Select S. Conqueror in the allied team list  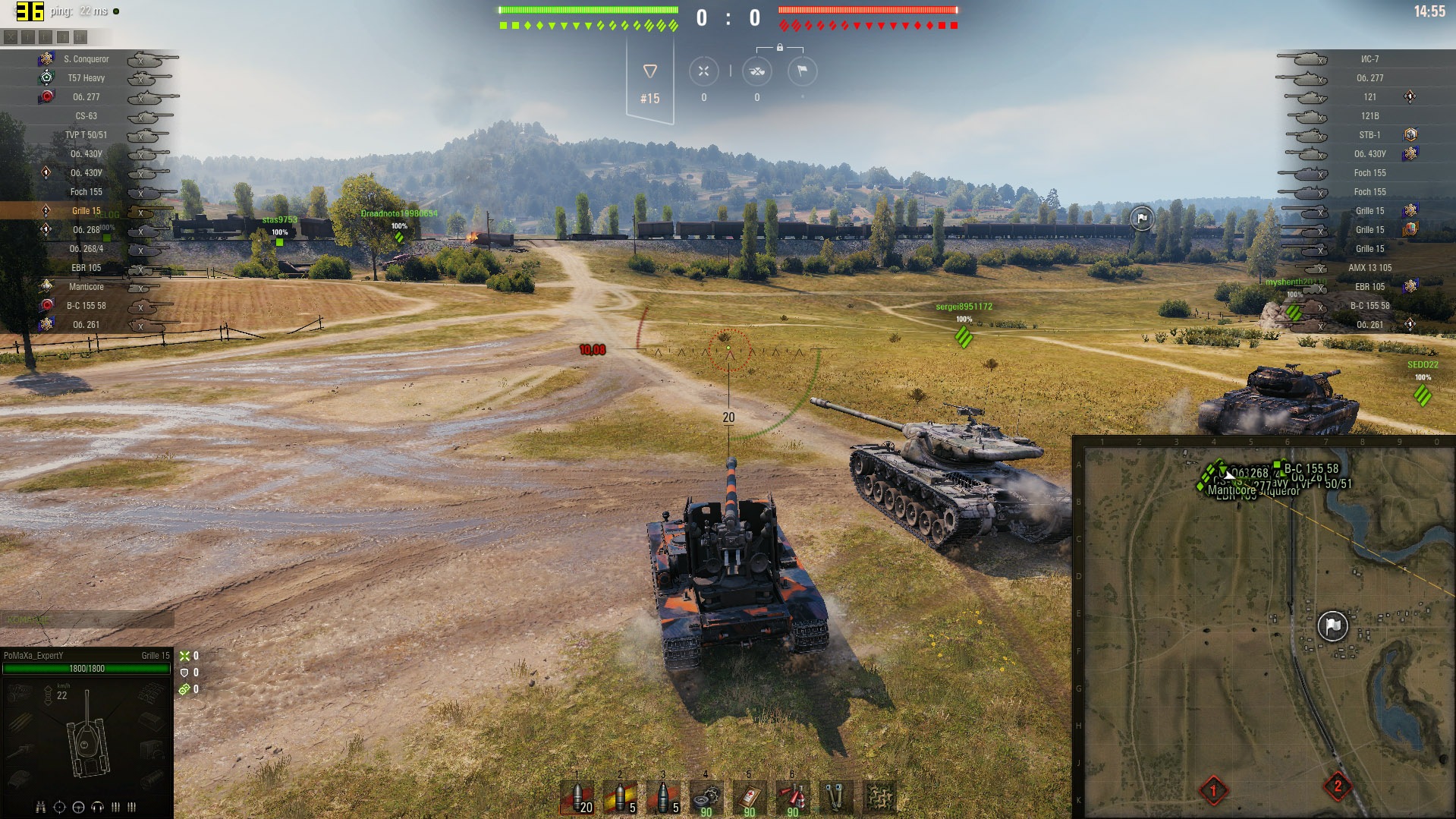pyautogui.click(x=86, y=59)
